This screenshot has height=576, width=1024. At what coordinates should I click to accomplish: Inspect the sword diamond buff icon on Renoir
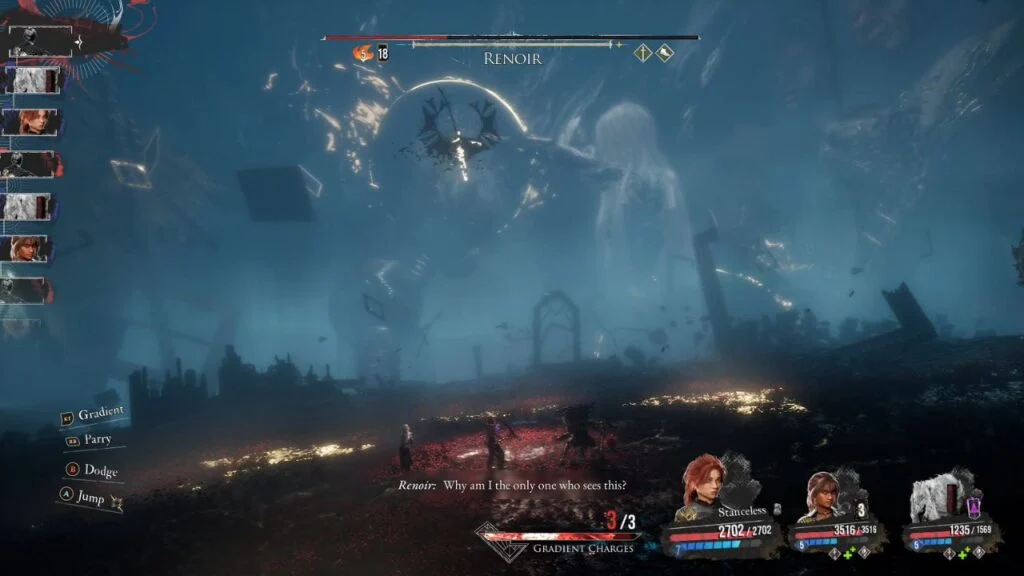point(643,53)
